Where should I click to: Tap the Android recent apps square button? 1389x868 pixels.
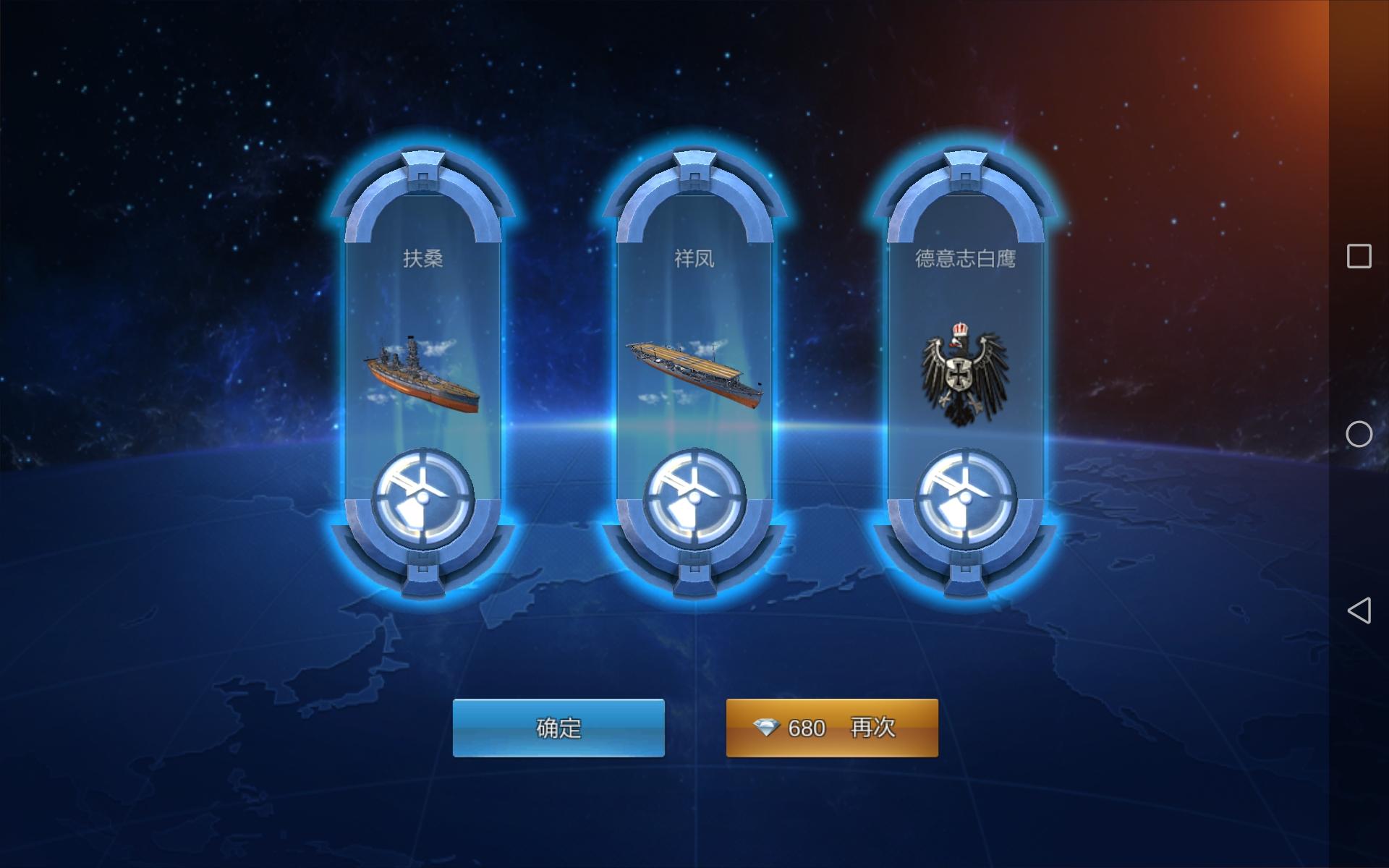coord(1361,255)
